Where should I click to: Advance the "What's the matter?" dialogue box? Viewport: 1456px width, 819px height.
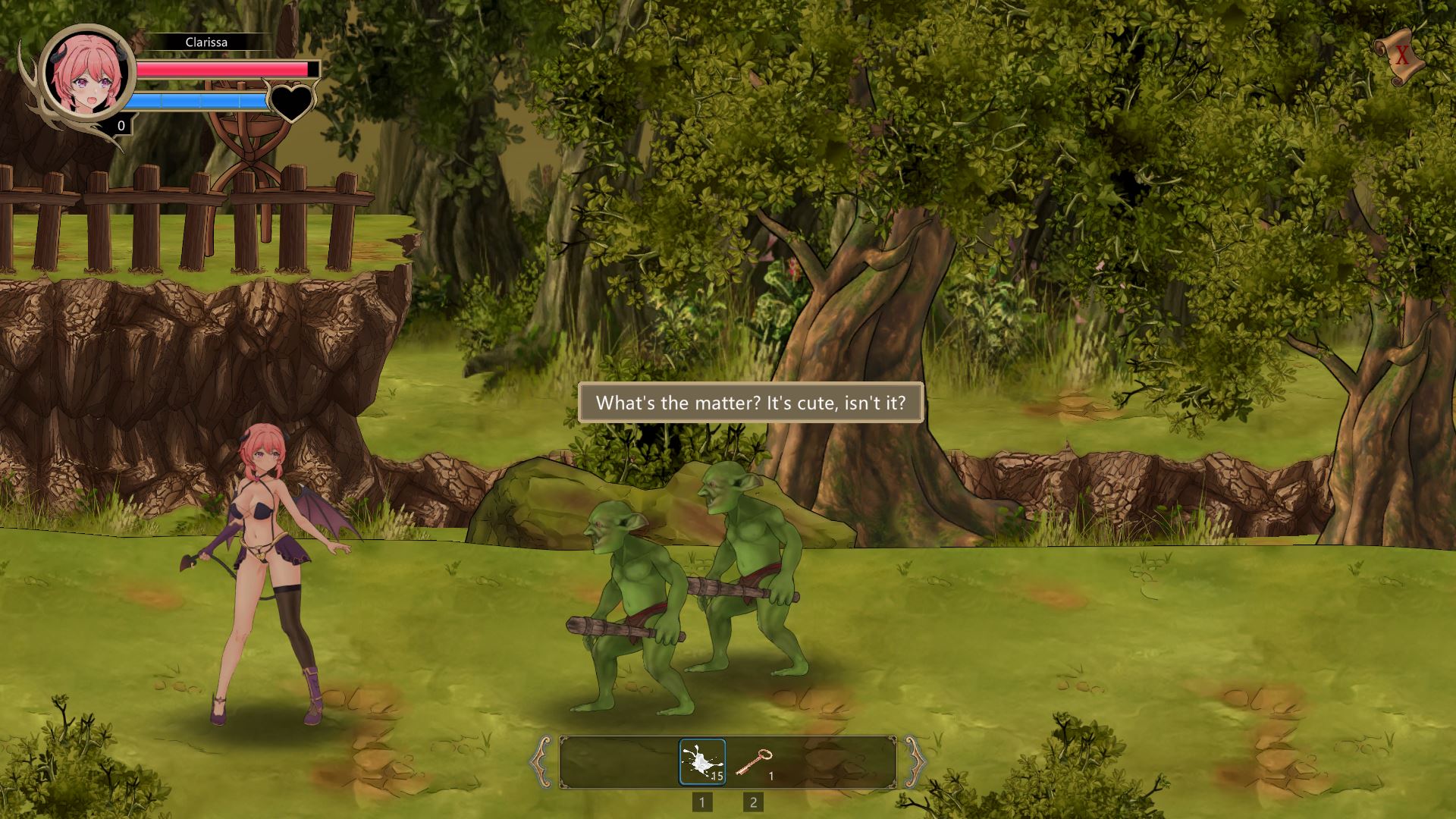(x=750, y=403)
